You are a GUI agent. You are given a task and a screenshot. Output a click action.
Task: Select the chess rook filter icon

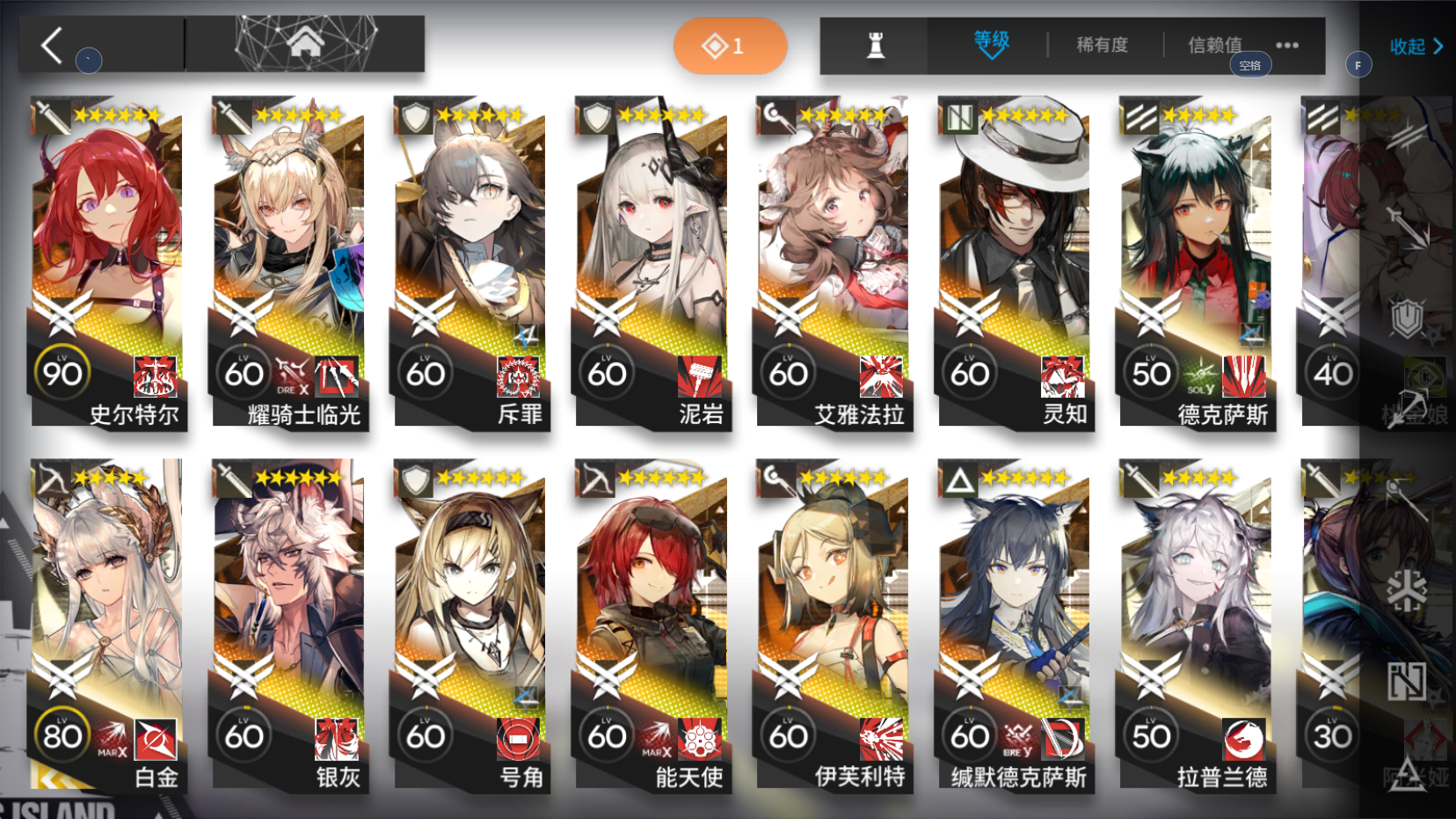875,46
